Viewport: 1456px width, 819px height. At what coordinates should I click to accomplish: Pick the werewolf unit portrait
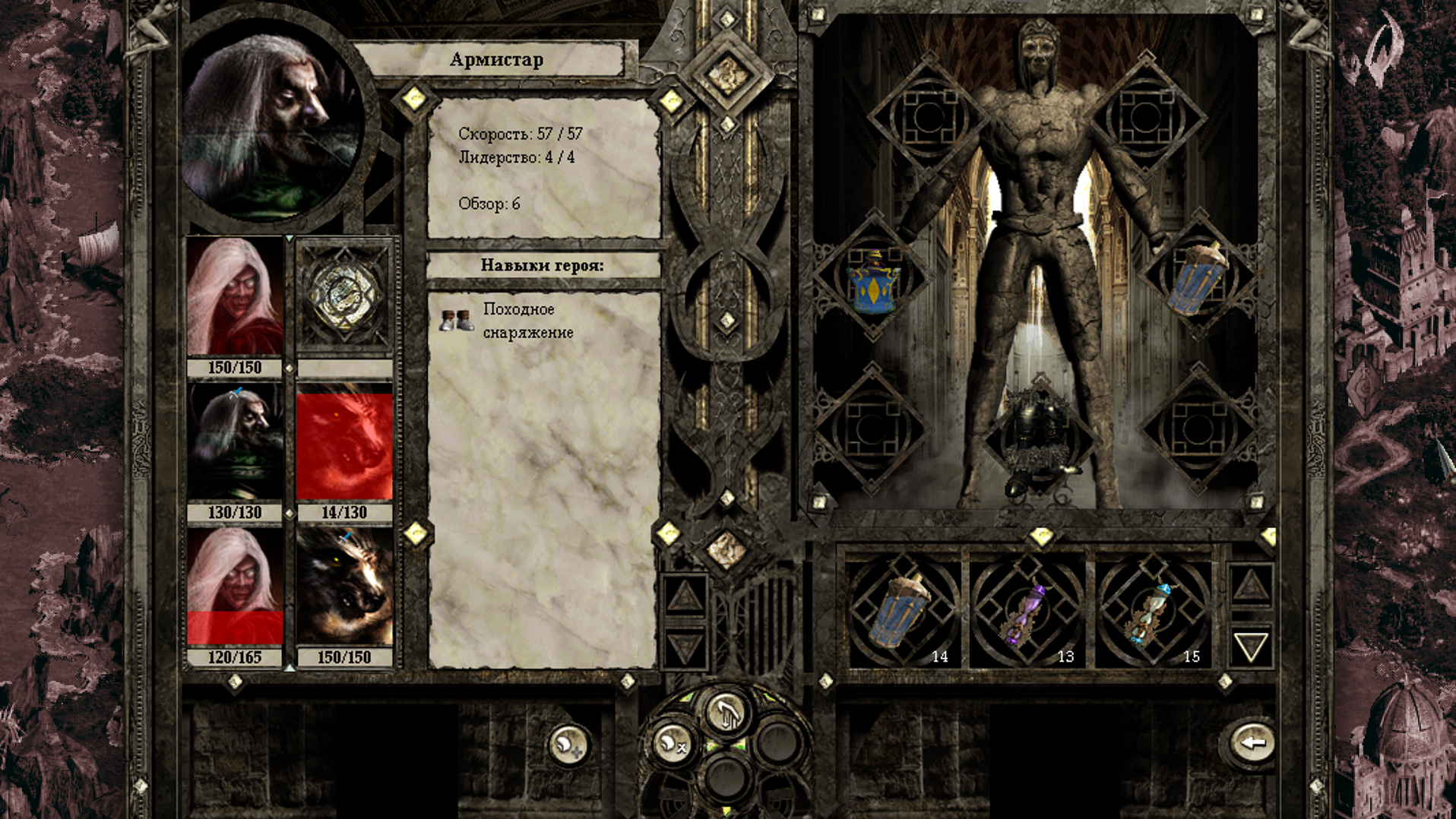coord(344,587)
